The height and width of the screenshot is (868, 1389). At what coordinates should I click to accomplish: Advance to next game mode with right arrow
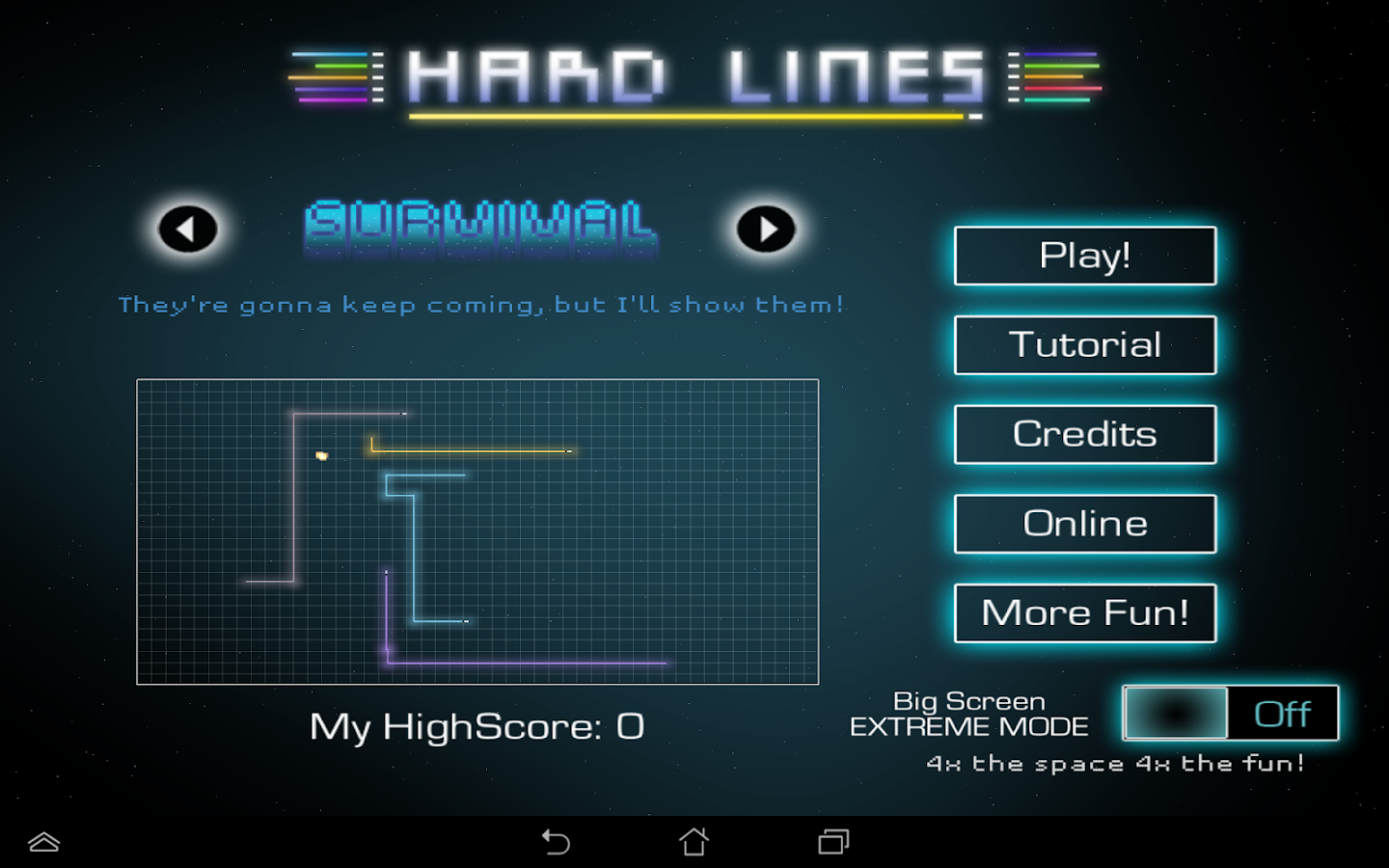[765, 229]
